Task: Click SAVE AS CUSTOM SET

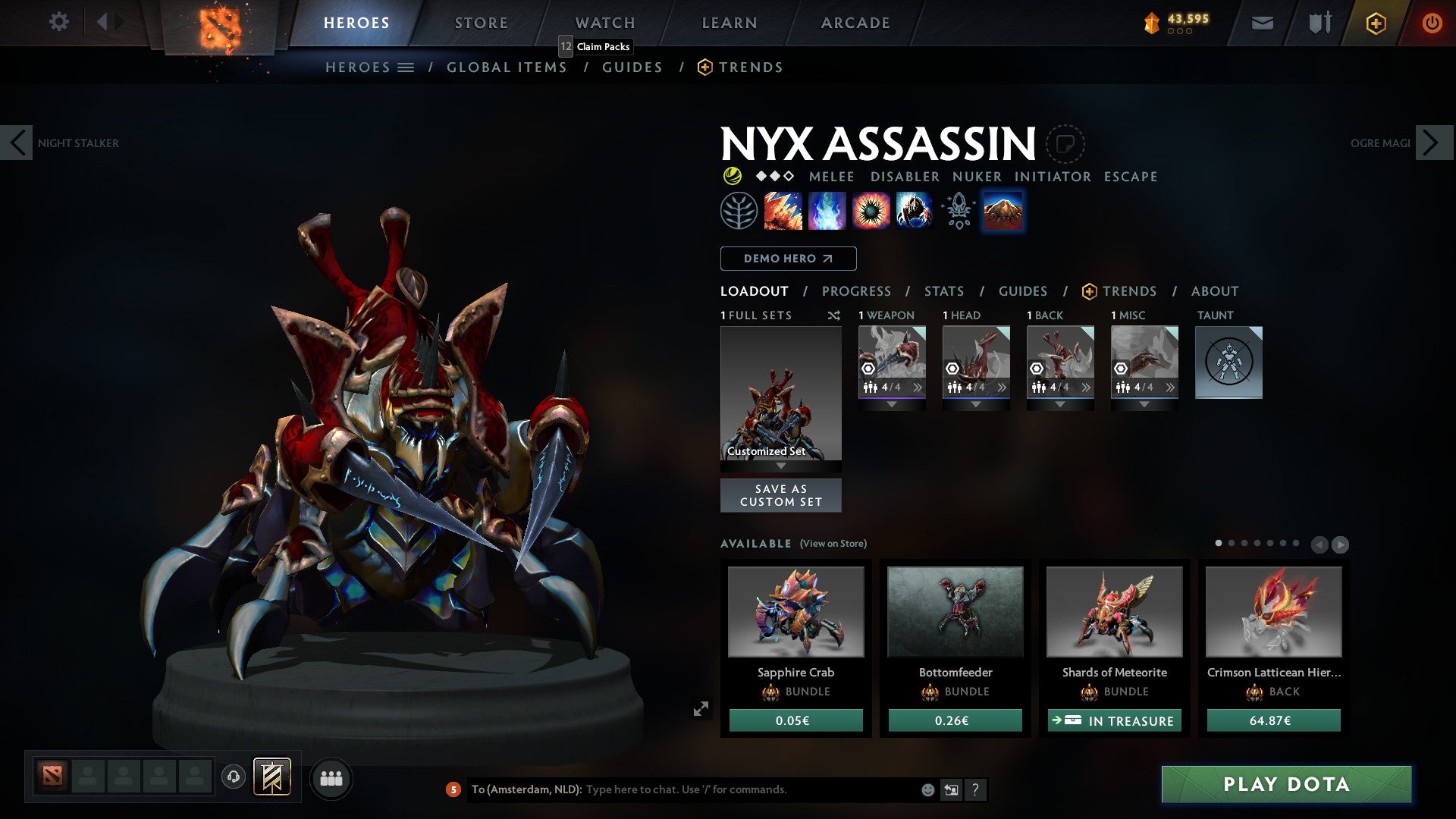Action: click(780, 495)
